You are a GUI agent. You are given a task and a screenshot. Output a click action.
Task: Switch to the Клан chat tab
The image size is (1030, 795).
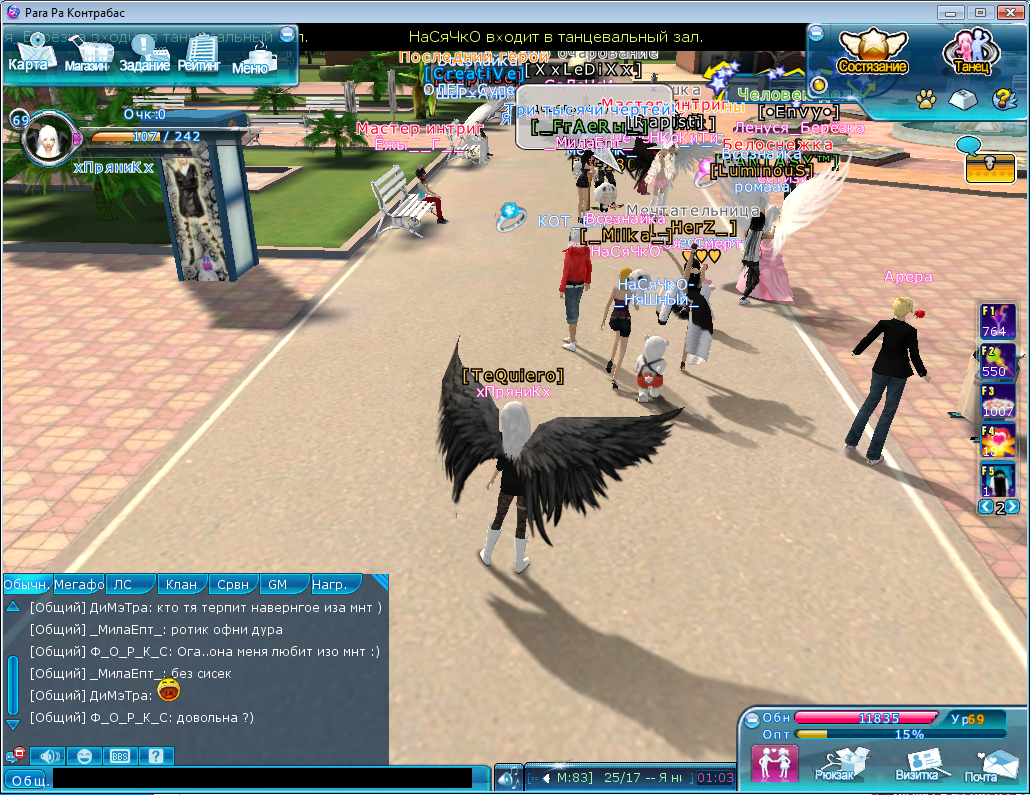(x=181, y=584)
